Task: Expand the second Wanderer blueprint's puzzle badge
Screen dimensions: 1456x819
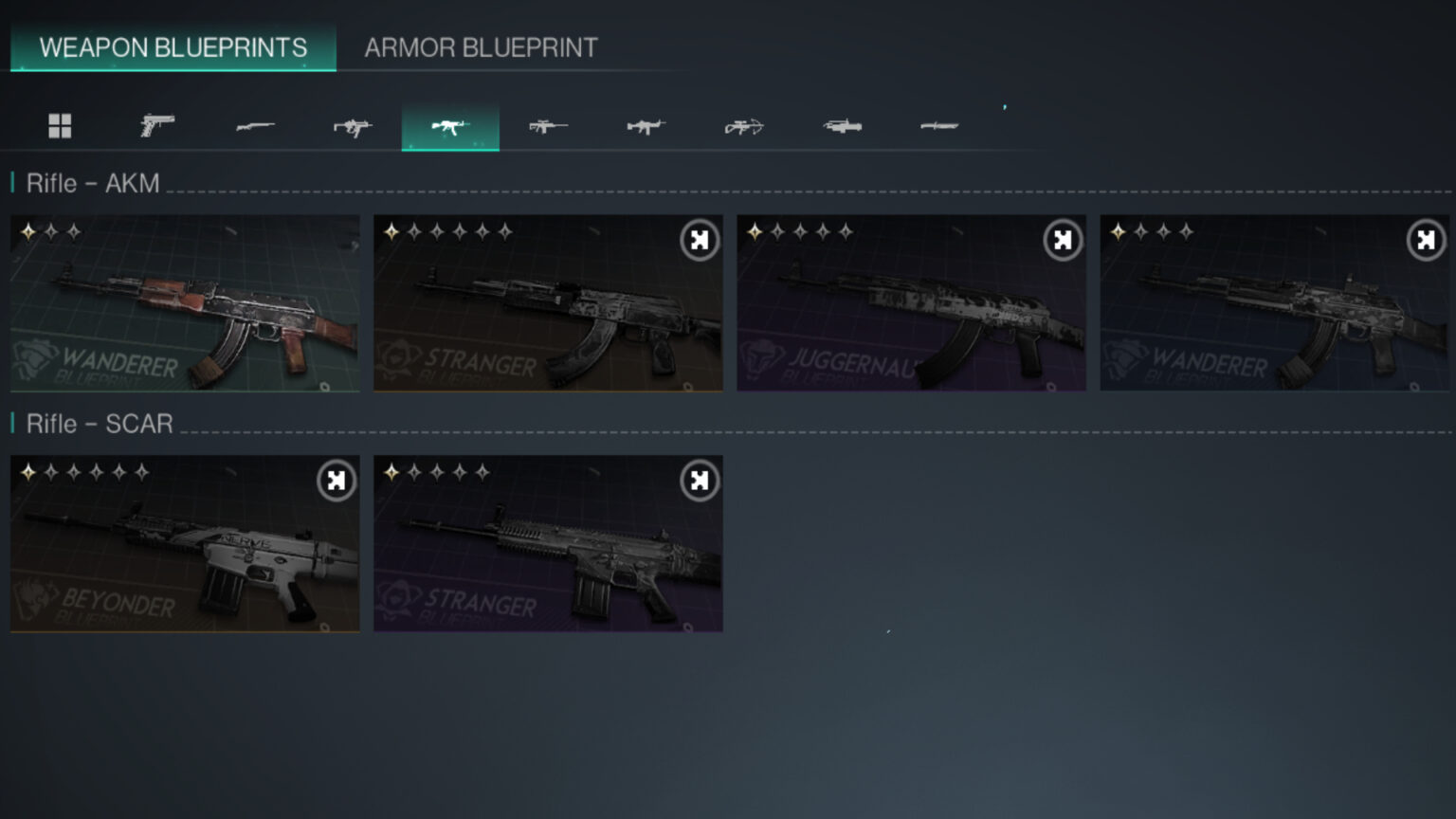Action: pos(1425,240)
